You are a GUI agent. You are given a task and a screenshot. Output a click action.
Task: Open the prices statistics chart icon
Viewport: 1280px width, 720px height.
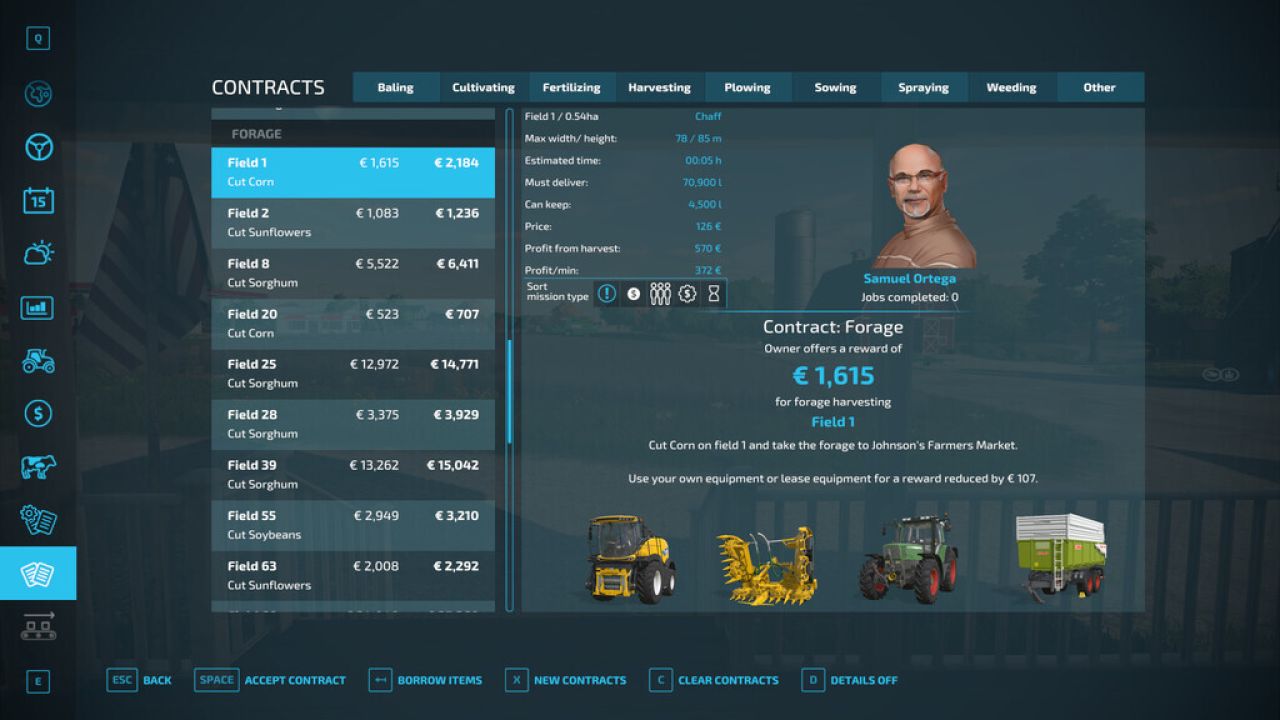(x=38, y=307)
